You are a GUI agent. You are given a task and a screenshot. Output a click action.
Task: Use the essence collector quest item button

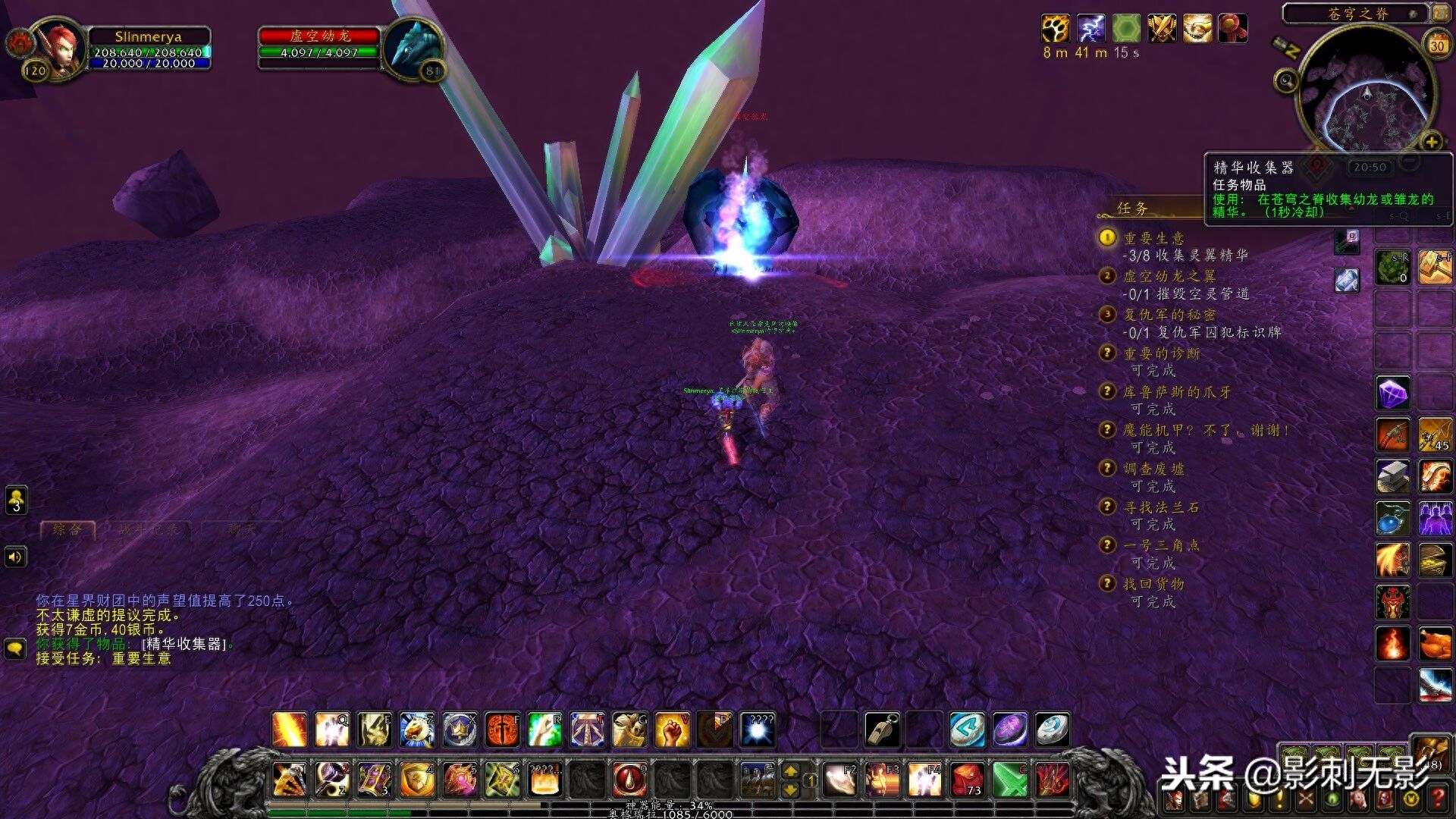point(1348,241)
